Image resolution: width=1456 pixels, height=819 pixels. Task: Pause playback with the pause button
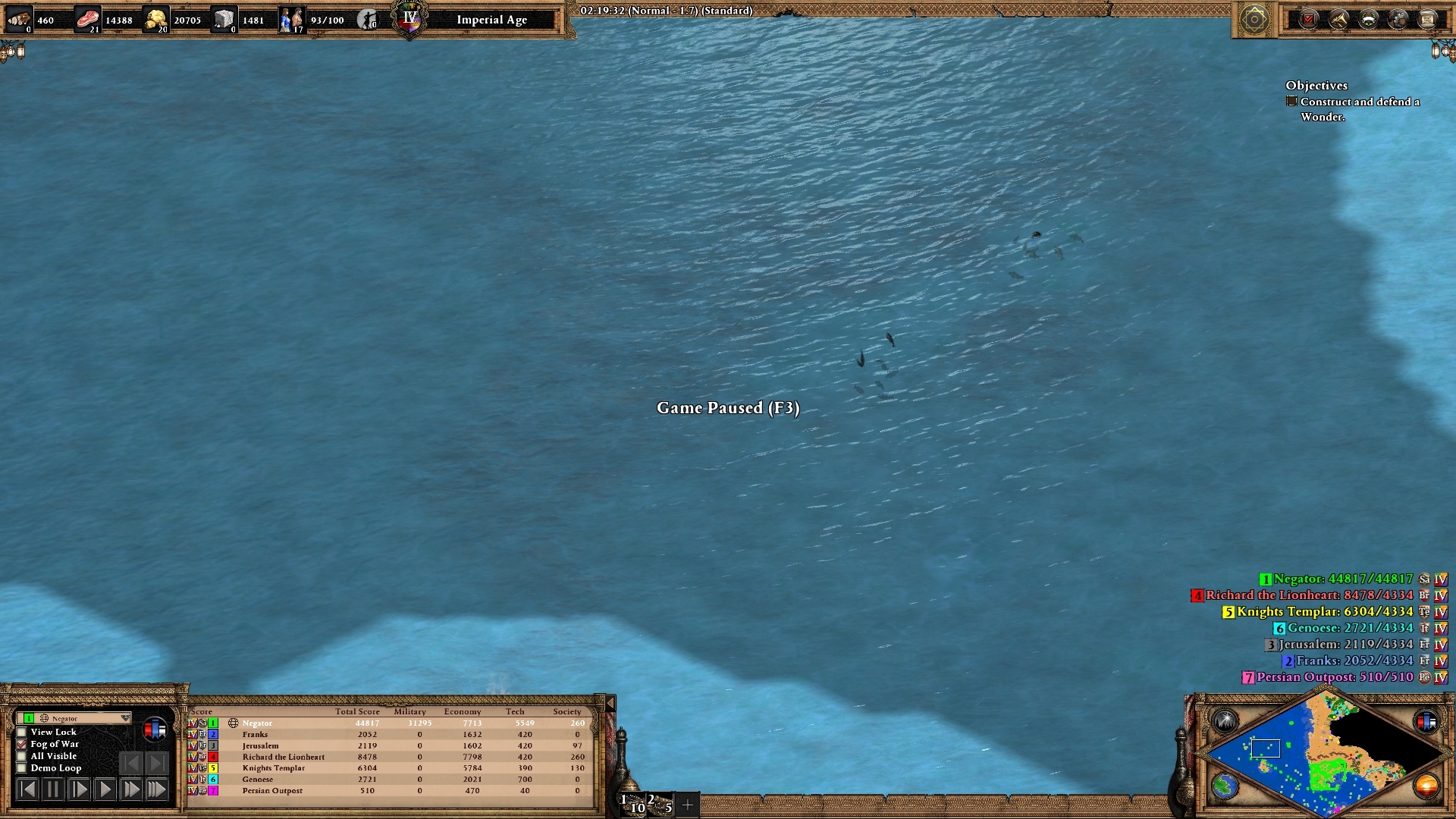click(52, 789)
